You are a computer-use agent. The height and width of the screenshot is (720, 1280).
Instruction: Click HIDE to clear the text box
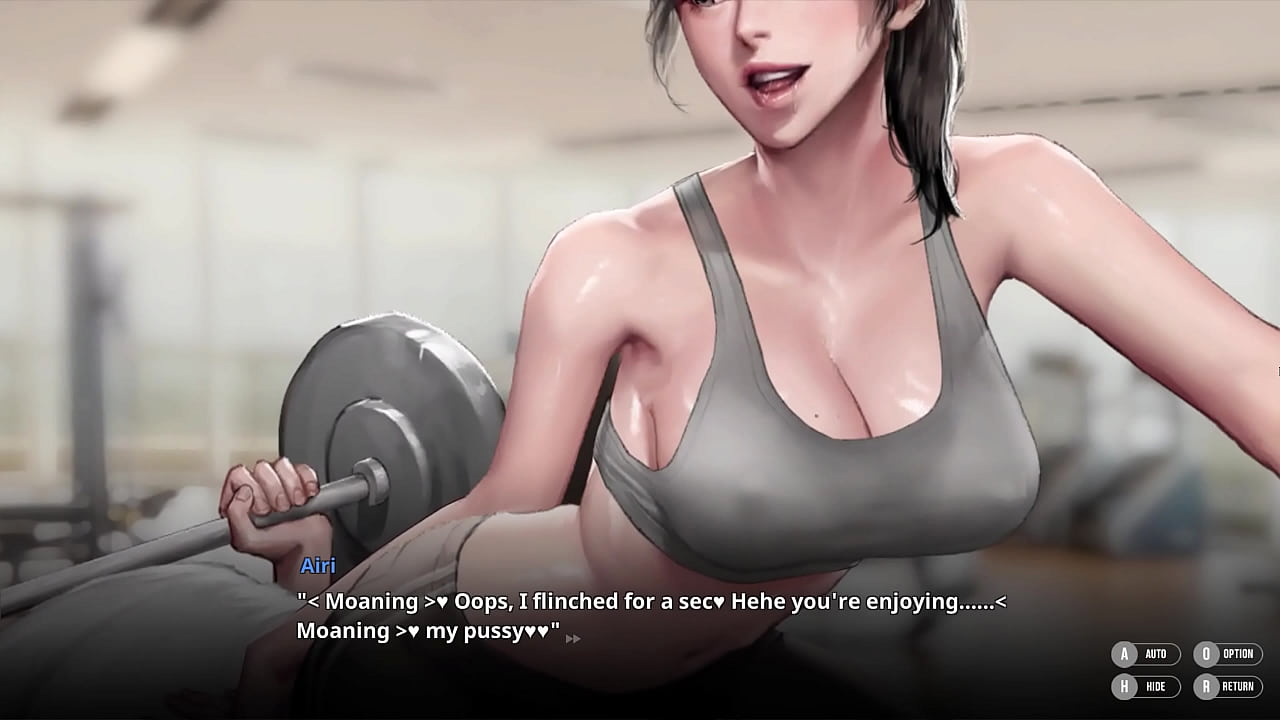tap(1150, 687)
